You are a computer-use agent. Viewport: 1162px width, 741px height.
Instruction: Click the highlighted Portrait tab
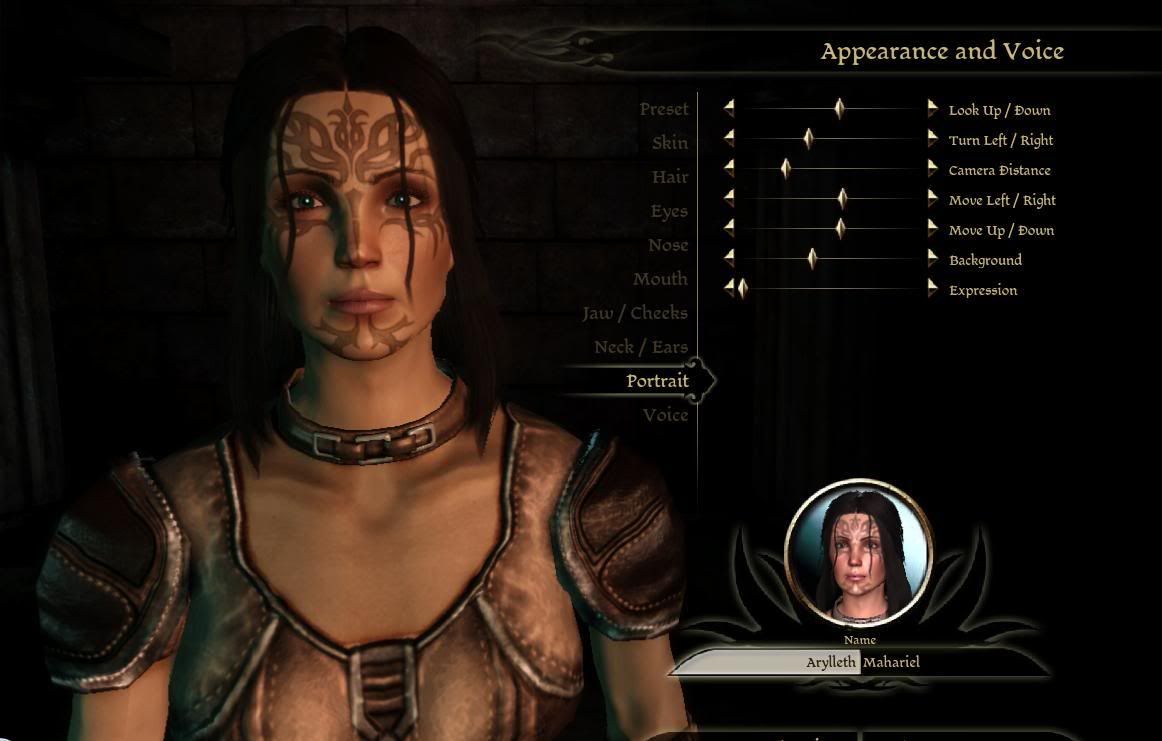click(657, 381)
